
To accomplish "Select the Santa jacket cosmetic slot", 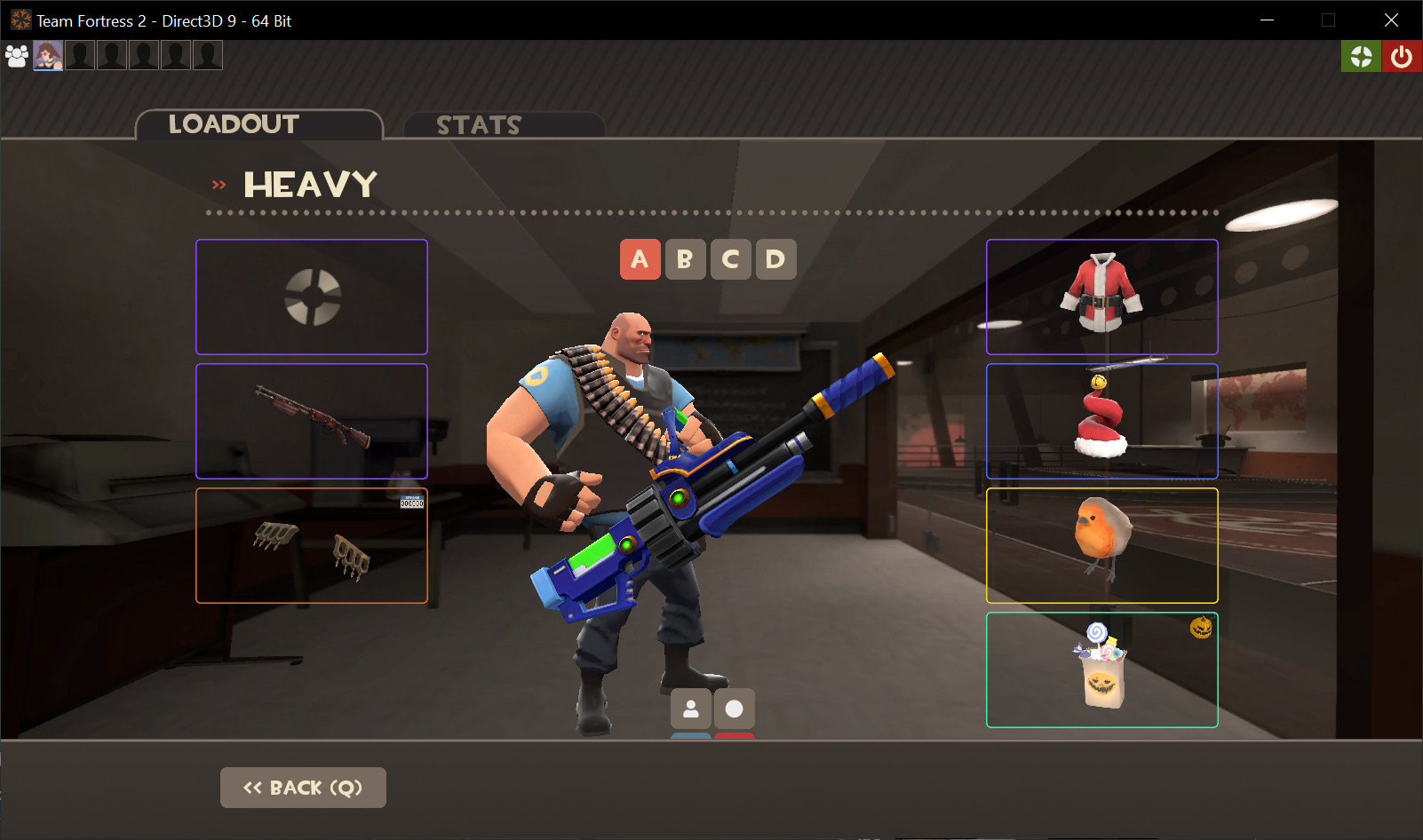I will tap(1101, 297).
